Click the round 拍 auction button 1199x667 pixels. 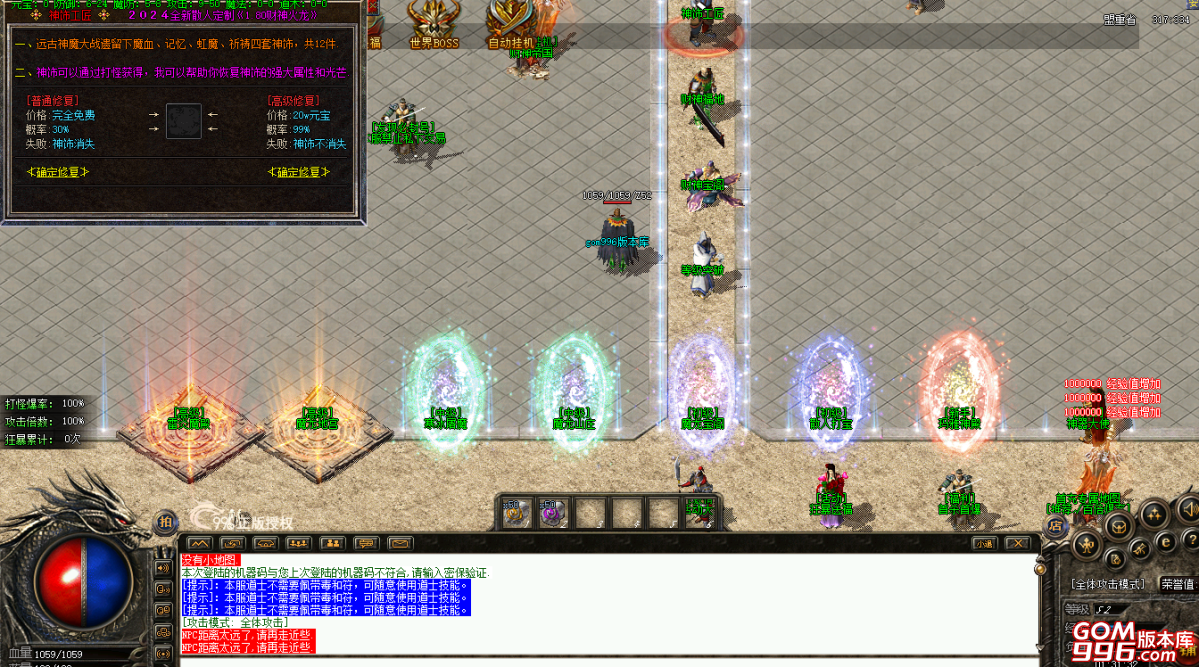tap(166, 522)
